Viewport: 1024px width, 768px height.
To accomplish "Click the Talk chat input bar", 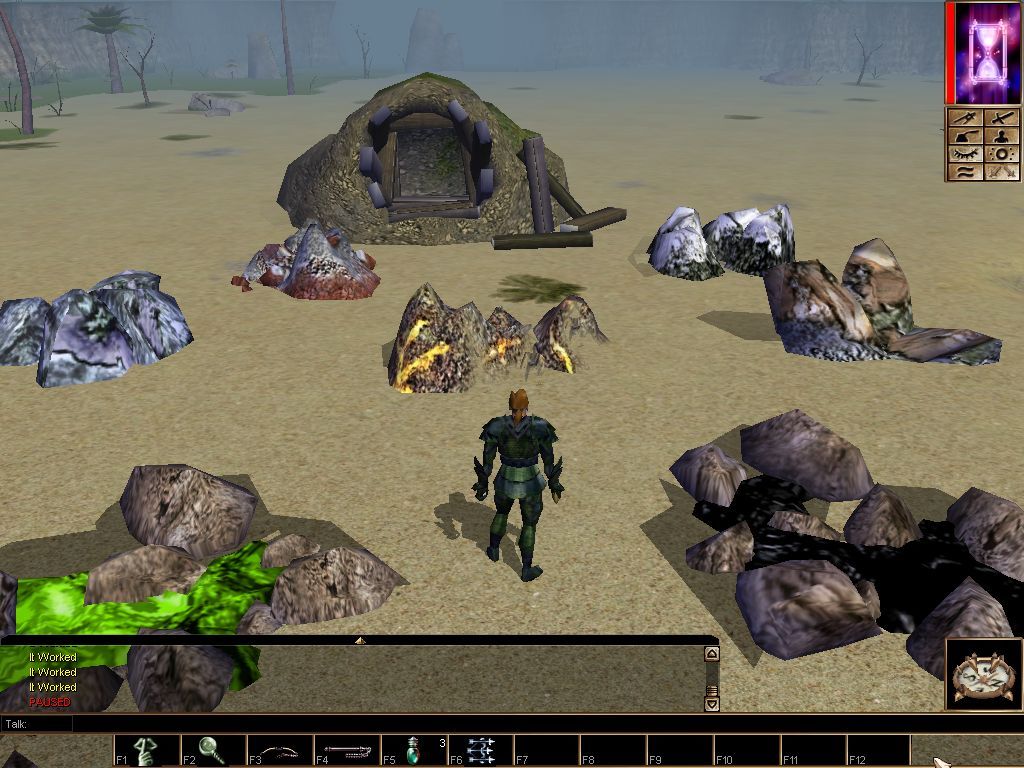I will point(360,724).
